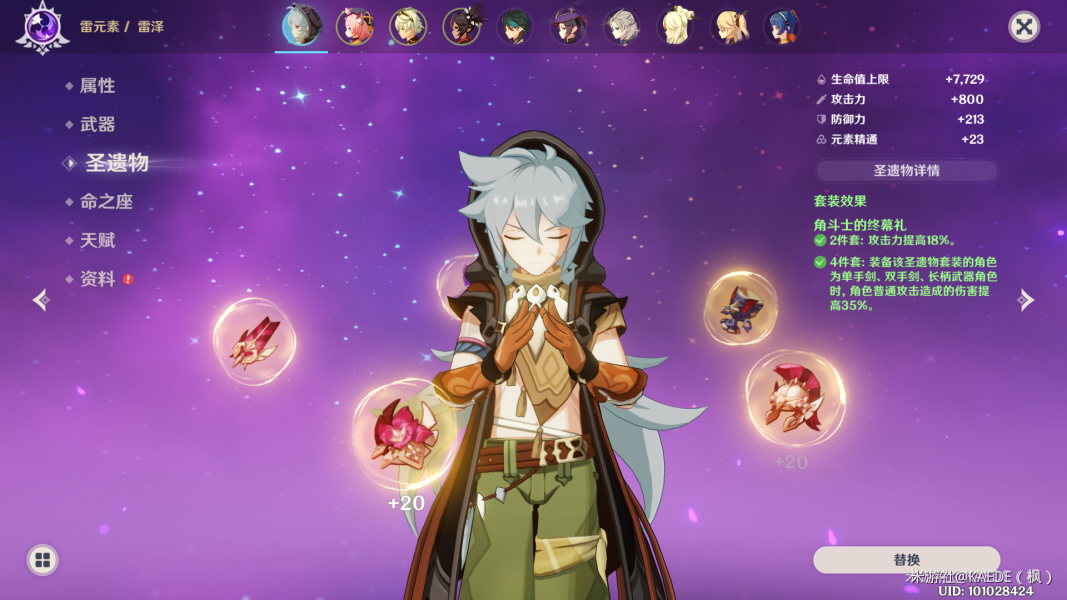Screen dimensions: 1067x600
Task: Switch to the 武器 weapon page
Action: (x=97, y=124)
